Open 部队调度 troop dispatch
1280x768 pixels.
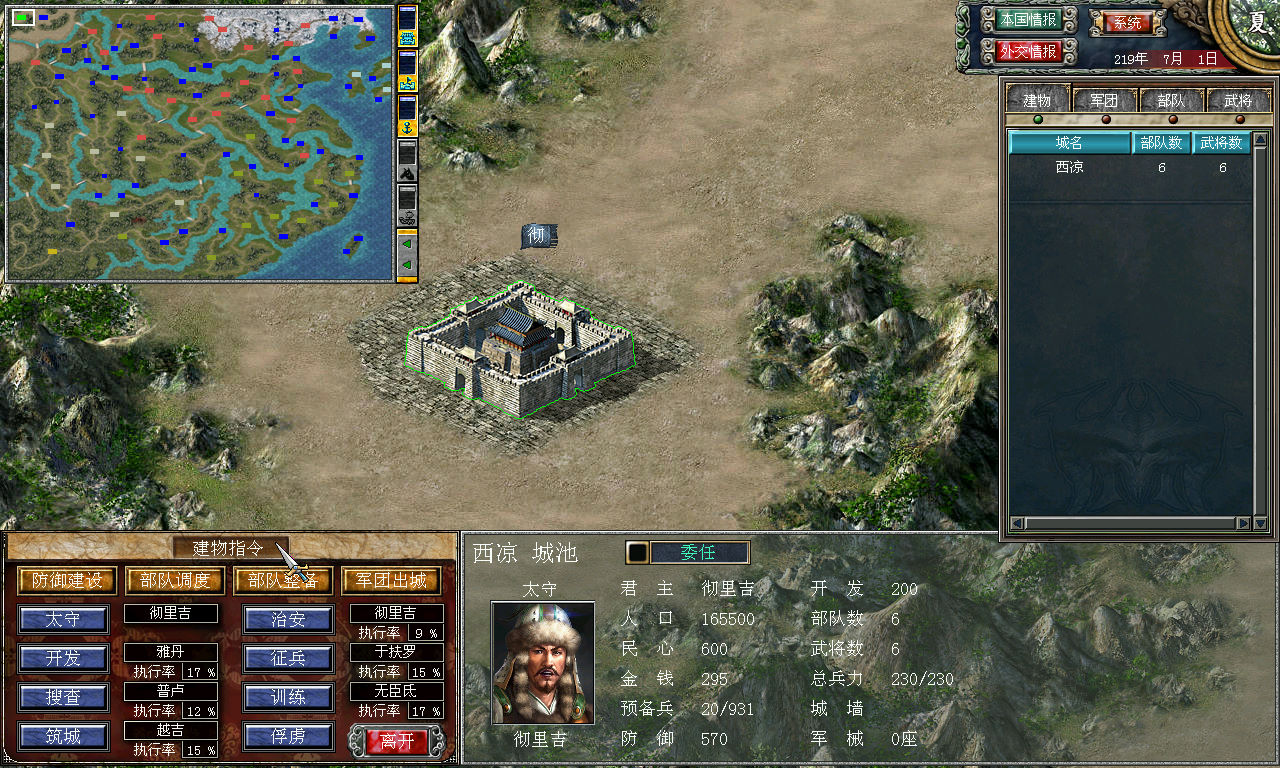point(175,581)
